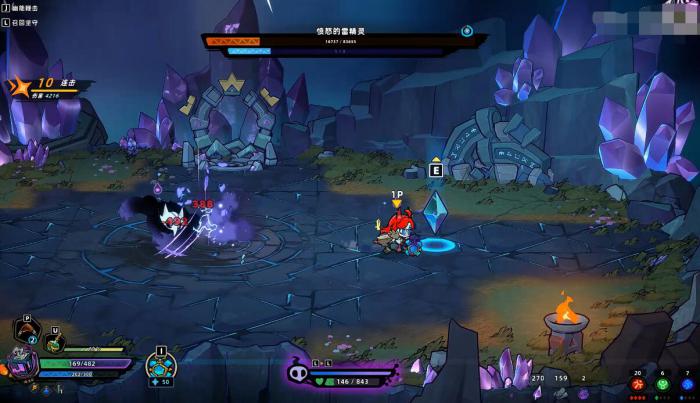
Task: Use the green potion item slot
Action: pos(54,341)
